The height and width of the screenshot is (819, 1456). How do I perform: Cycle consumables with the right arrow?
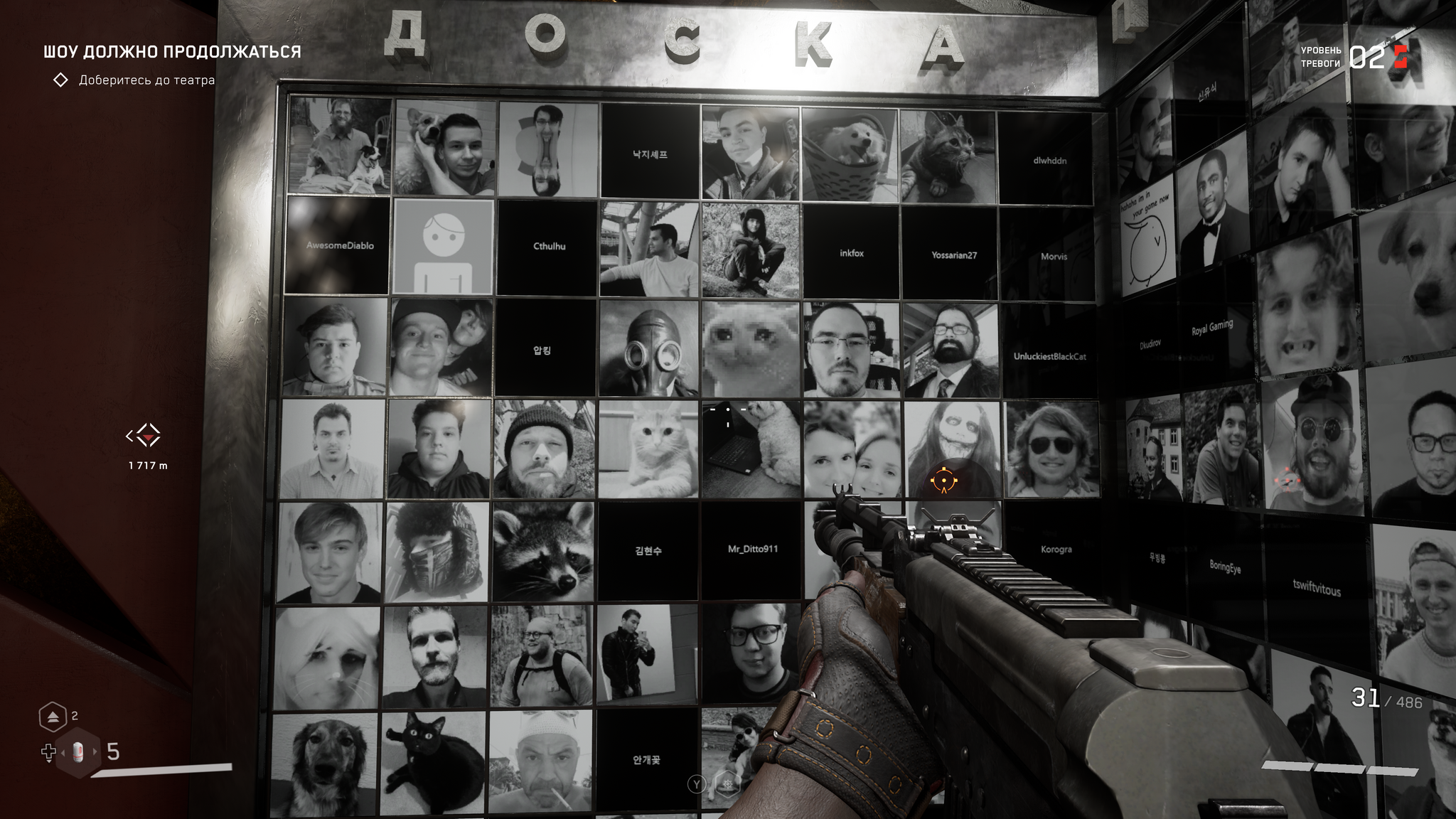pos(95,752)
